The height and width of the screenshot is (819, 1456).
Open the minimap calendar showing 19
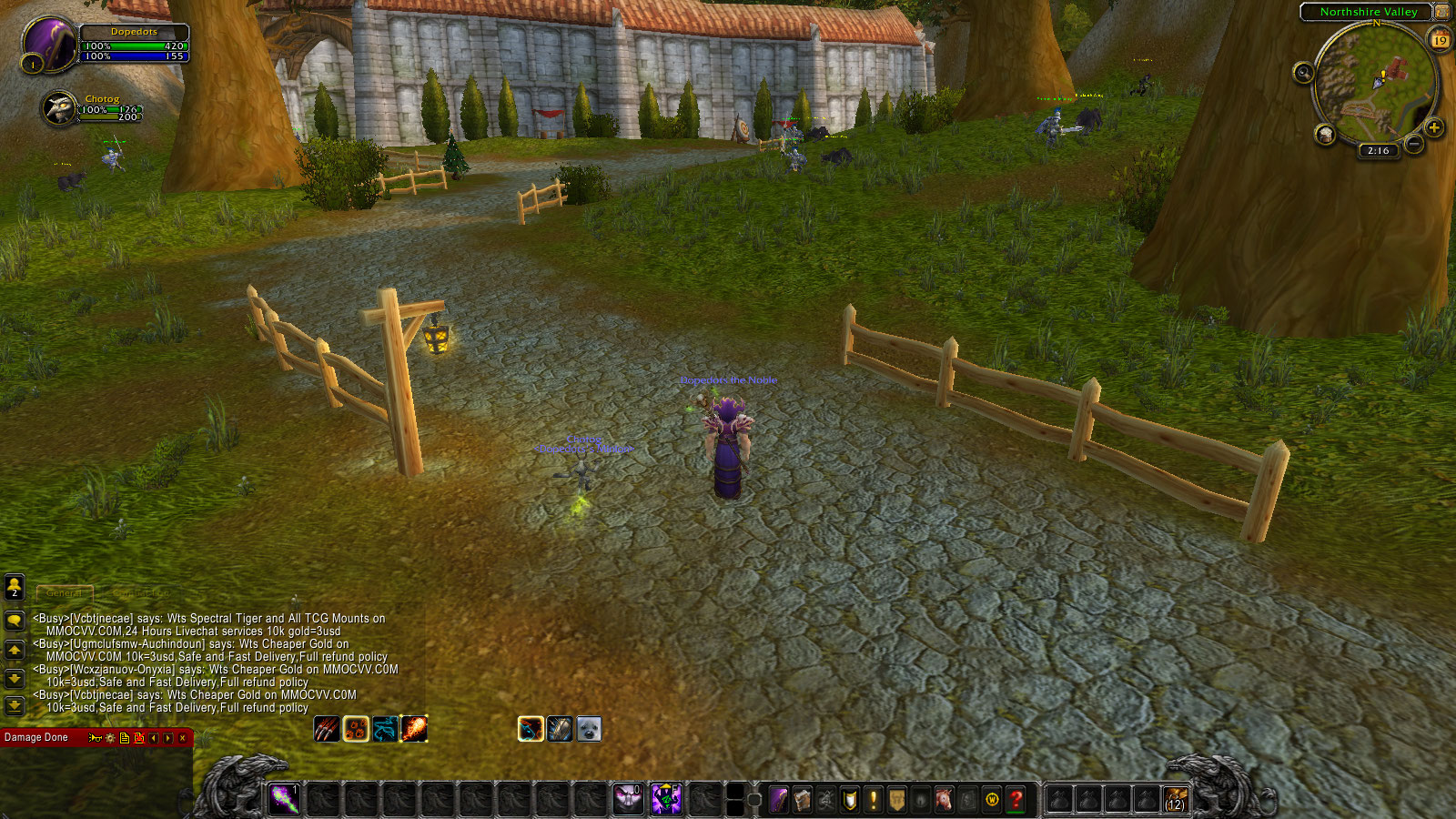[x=1440, y=39]
